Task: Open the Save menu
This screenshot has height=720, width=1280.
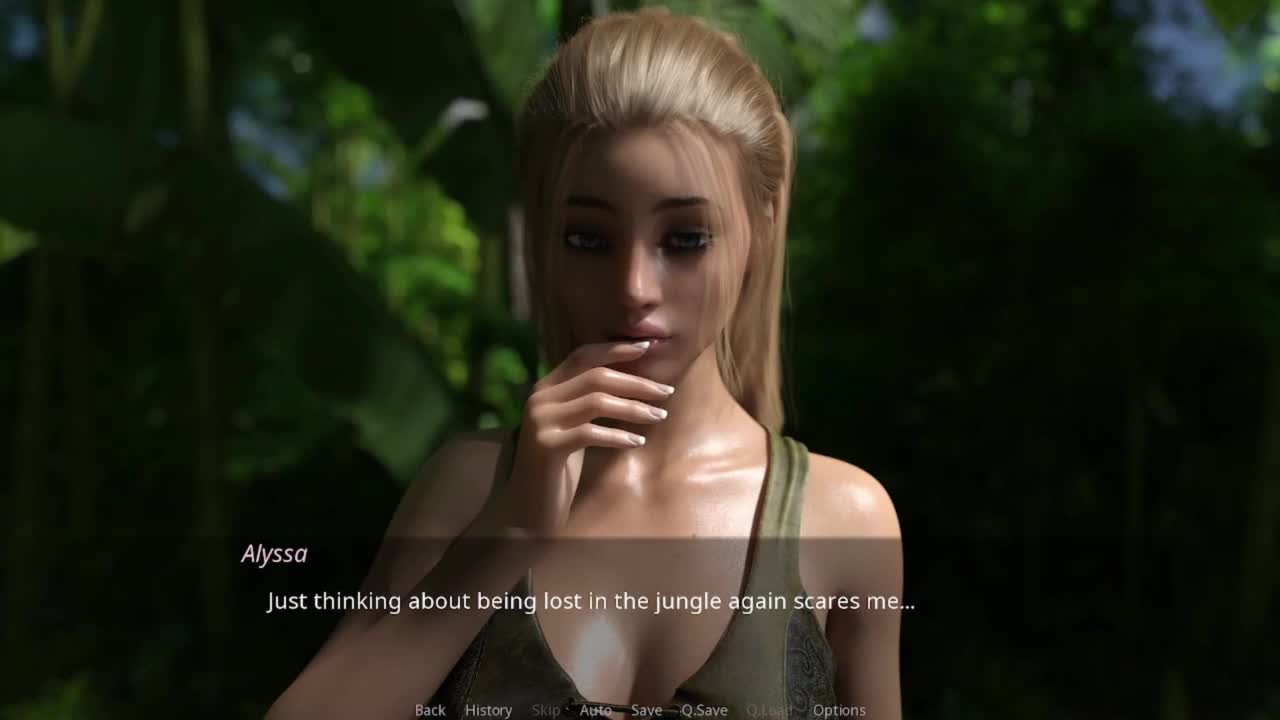Action: [646, 710]
